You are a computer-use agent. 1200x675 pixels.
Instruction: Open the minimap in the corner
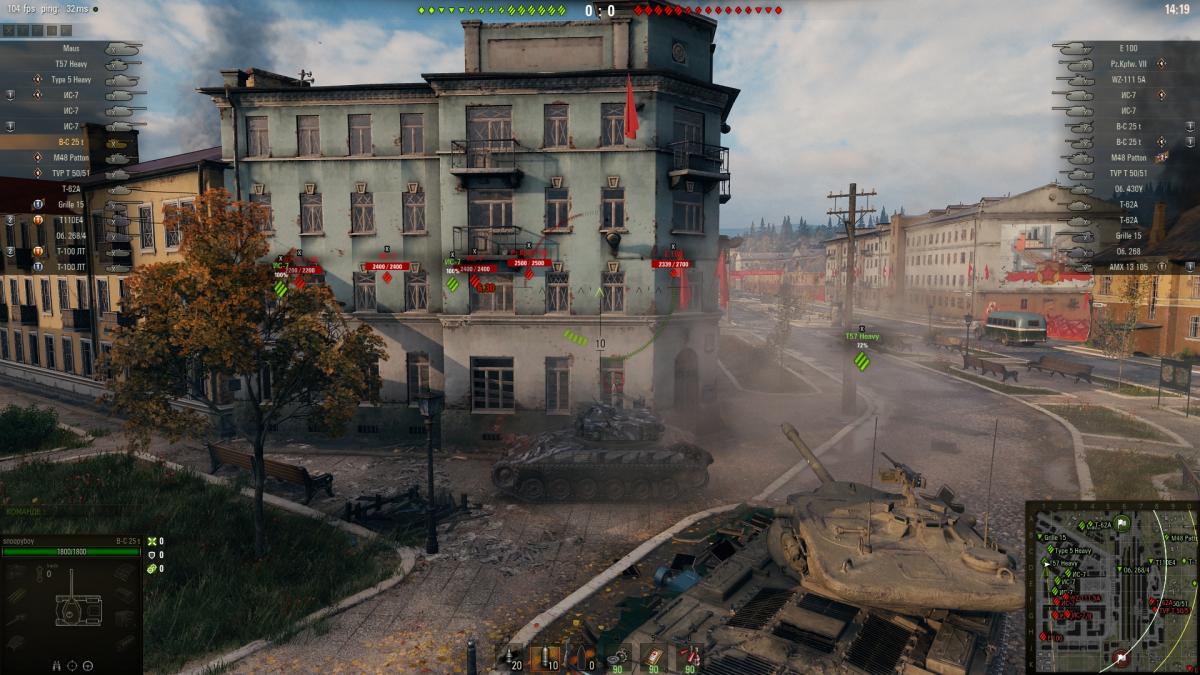(x=1111, y=586)
